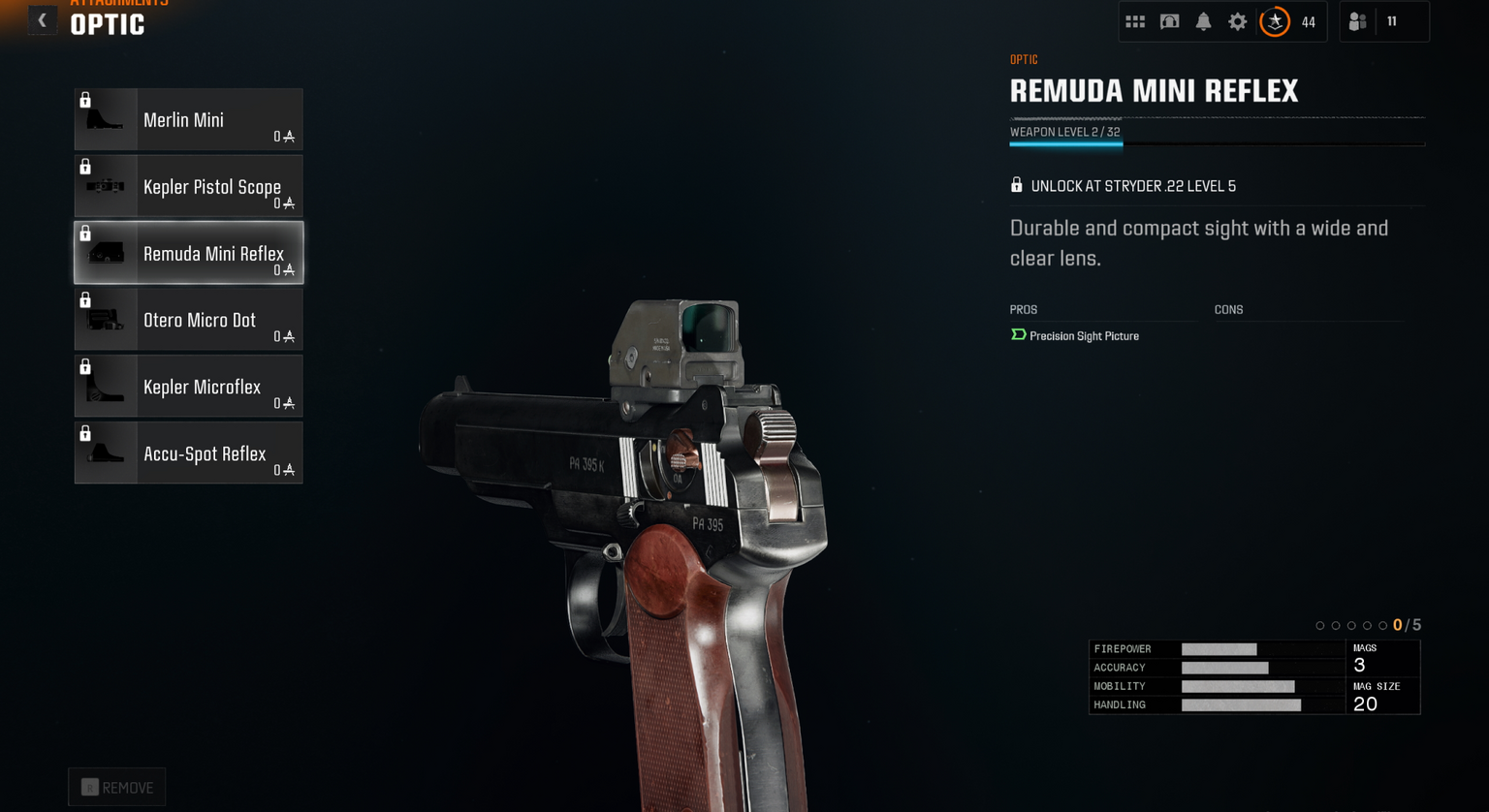Open the icon left of the bell
The width and height of the screenshot is (1489, 812).
coord(1169,21)
